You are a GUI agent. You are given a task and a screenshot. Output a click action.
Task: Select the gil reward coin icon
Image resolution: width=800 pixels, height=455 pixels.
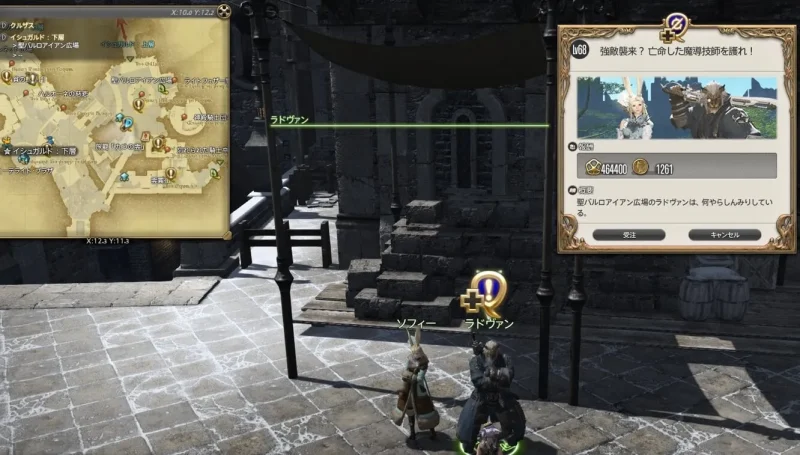(642, 169)
